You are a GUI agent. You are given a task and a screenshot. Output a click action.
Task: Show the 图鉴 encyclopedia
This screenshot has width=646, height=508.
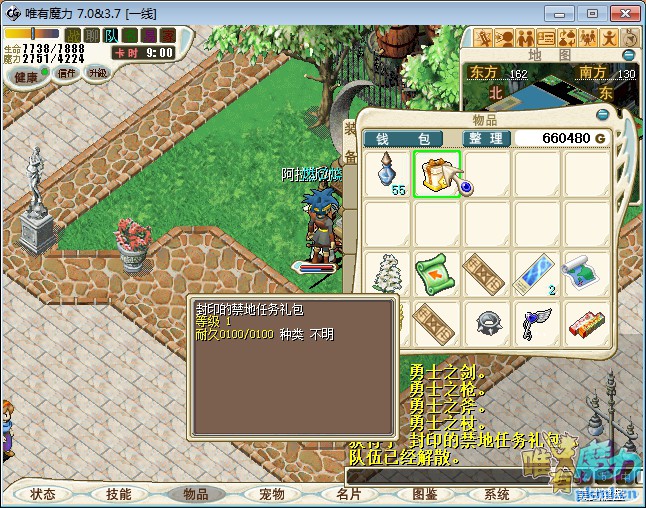point(425,494)
